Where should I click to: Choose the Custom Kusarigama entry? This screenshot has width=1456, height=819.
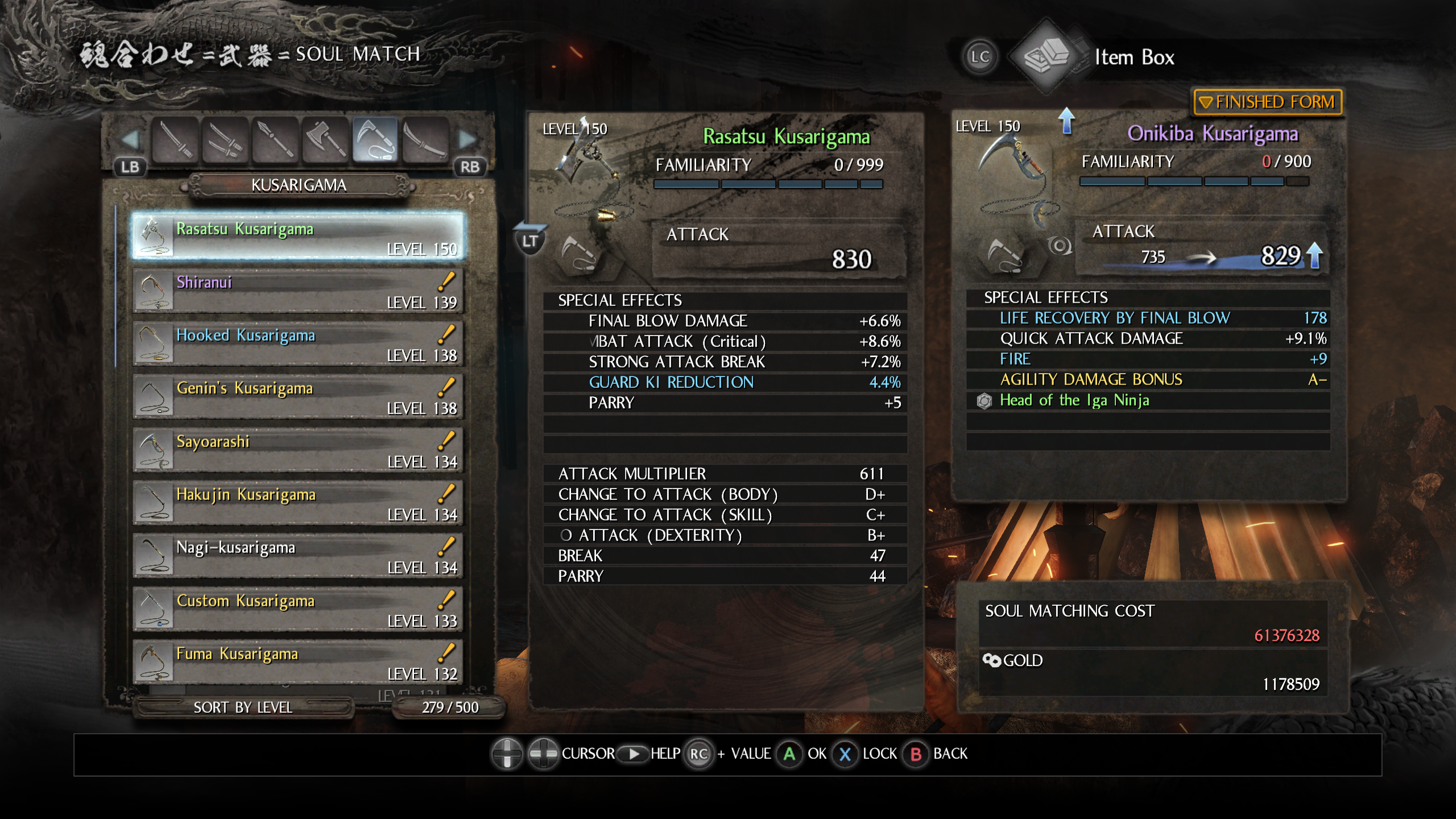[x=299, y=609]
